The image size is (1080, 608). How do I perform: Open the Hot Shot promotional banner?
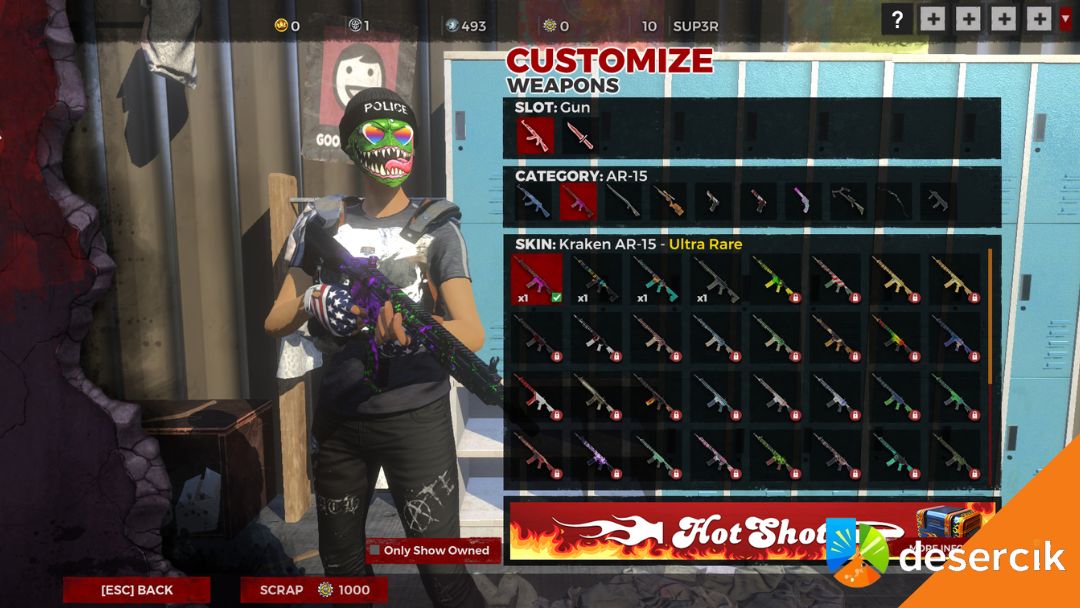pyautogui.click(x=700, y=531)
